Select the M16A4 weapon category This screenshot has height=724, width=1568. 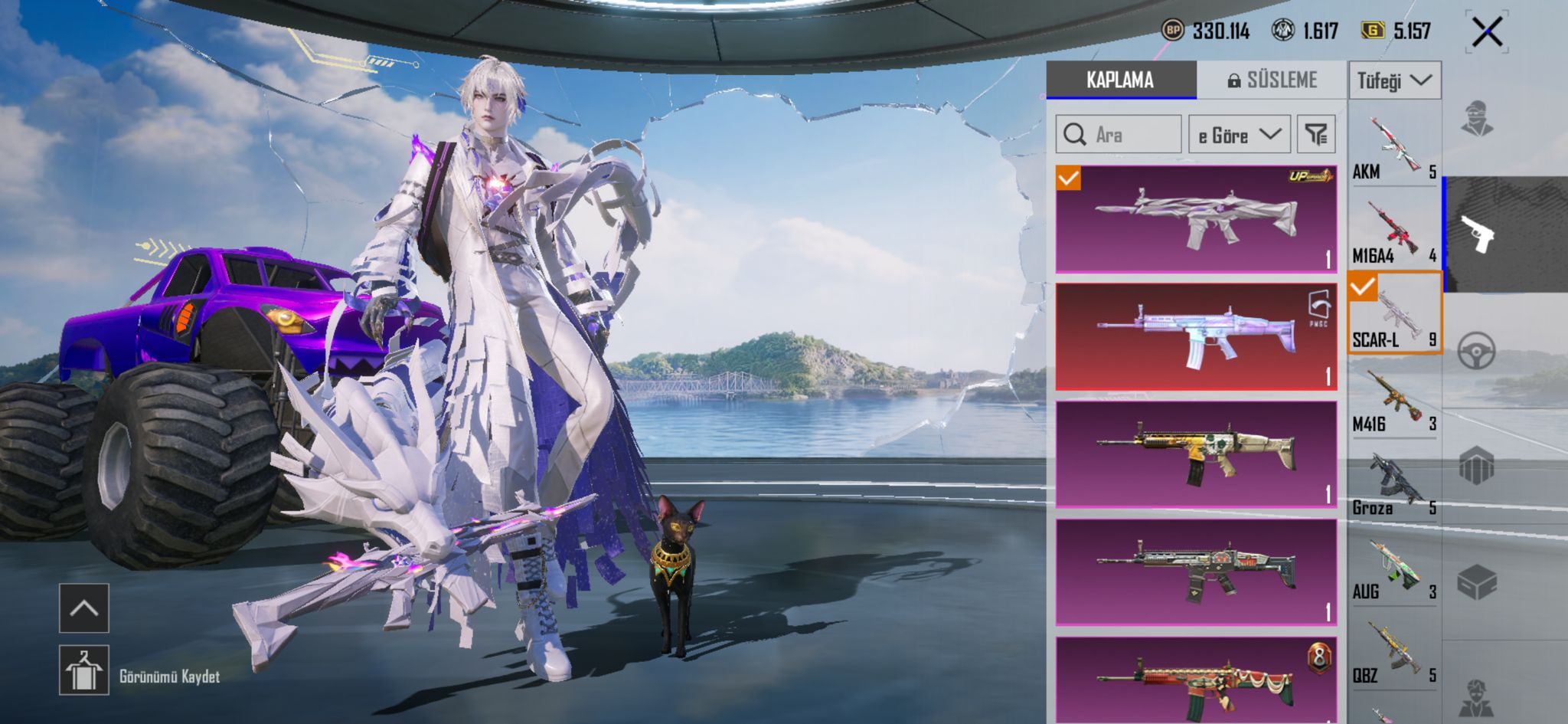pyautogui.click(x=1394, y=231)
